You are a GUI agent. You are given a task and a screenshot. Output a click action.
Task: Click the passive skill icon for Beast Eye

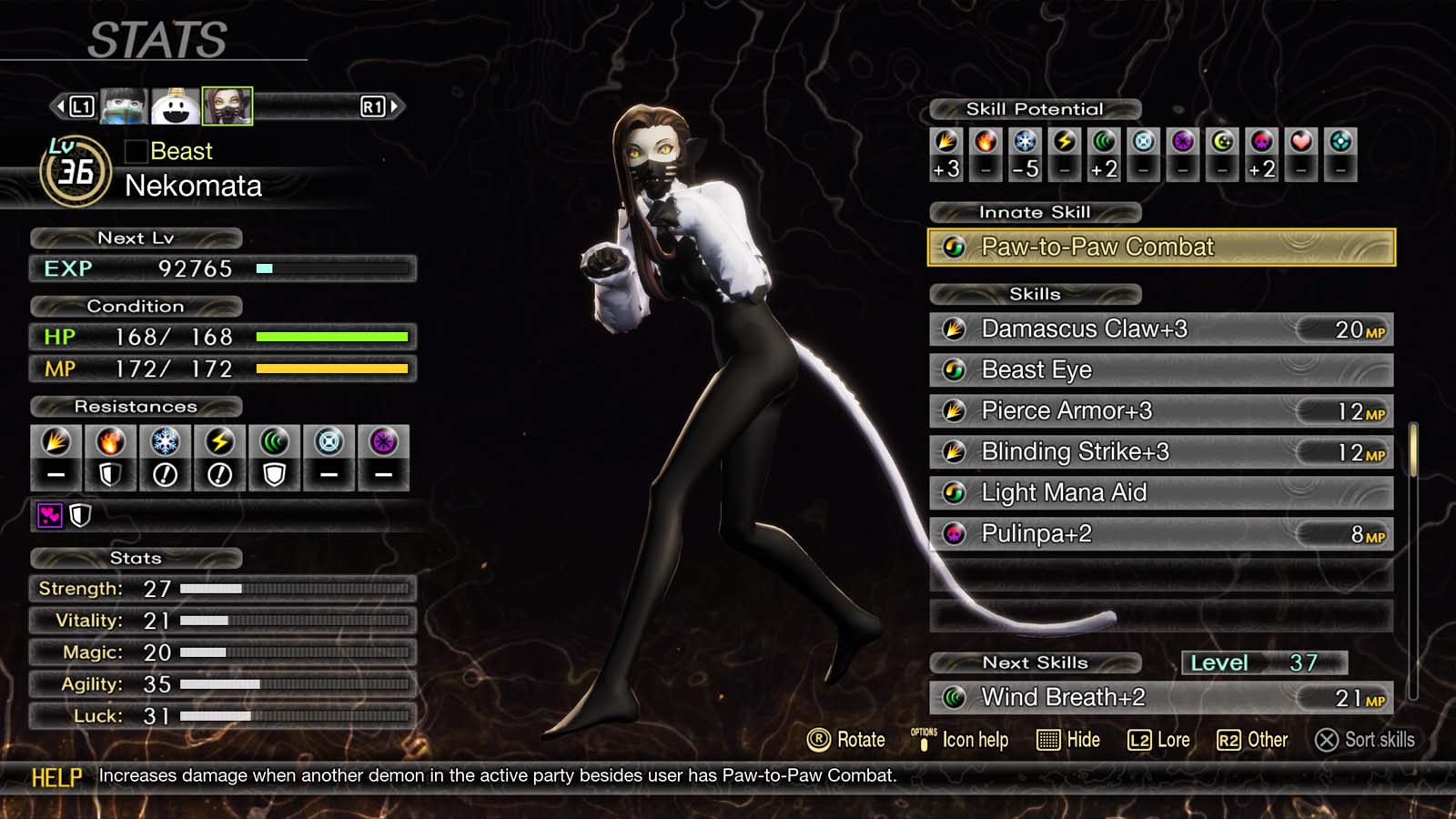click(x=955, y=369)
